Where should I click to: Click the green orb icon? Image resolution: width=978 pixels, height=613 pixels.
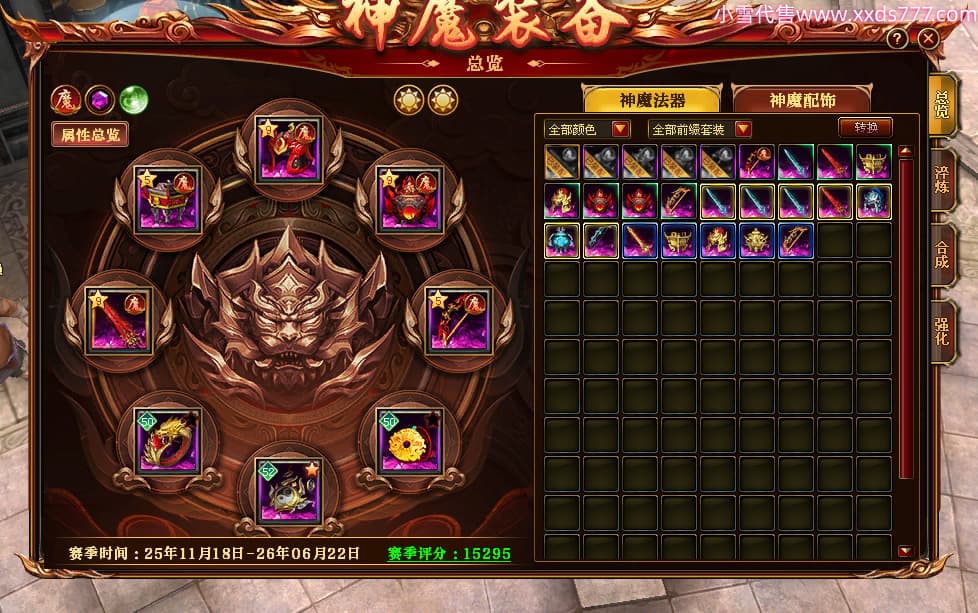[133, 99]
